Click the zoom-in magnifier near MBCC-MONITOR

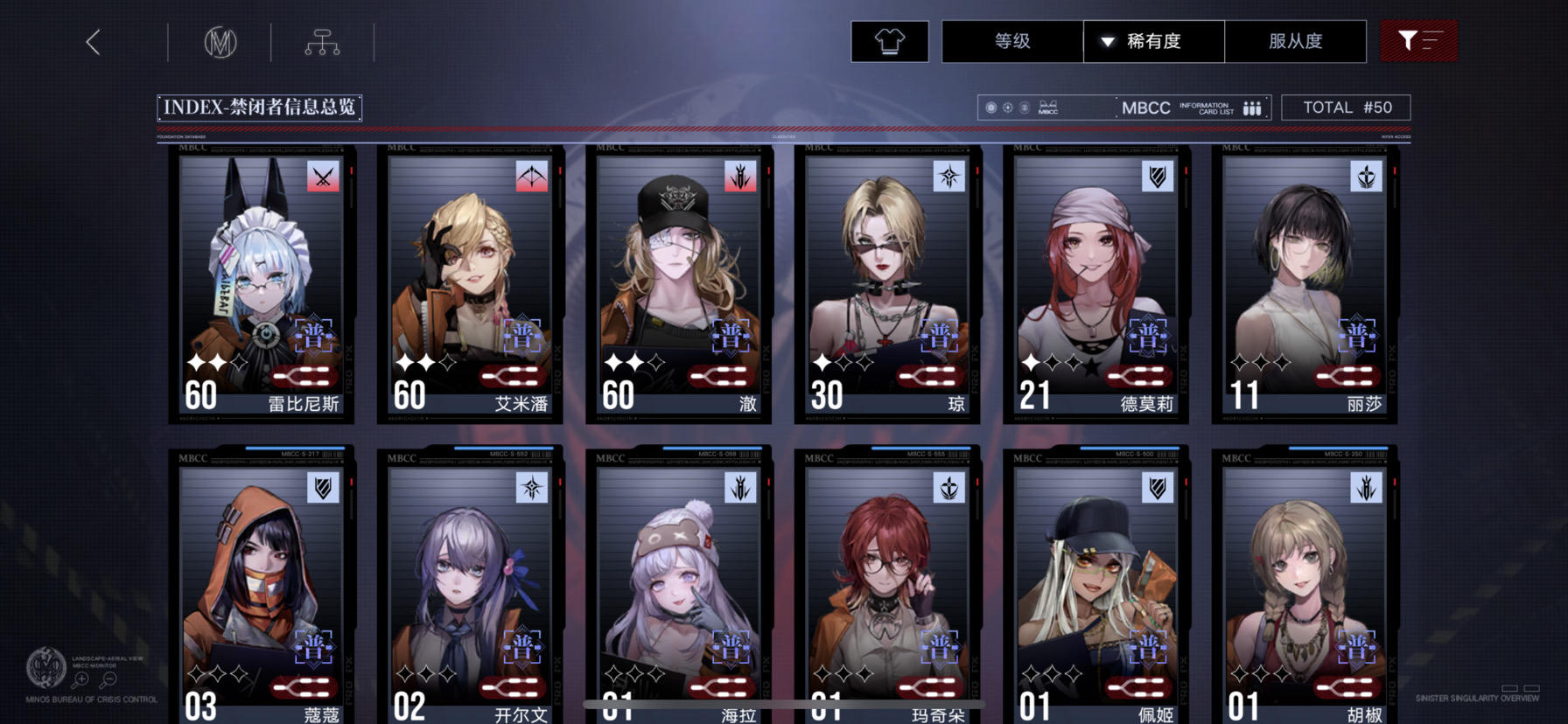coord(81,679)
